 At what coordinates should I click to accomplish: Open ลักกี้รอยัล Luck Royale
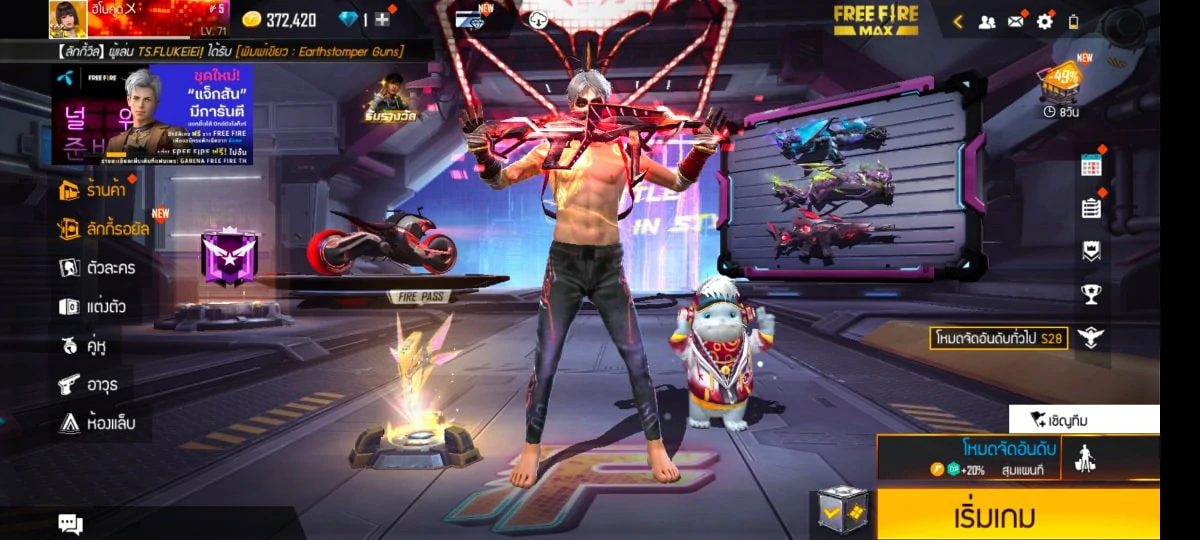pos(104,229)
